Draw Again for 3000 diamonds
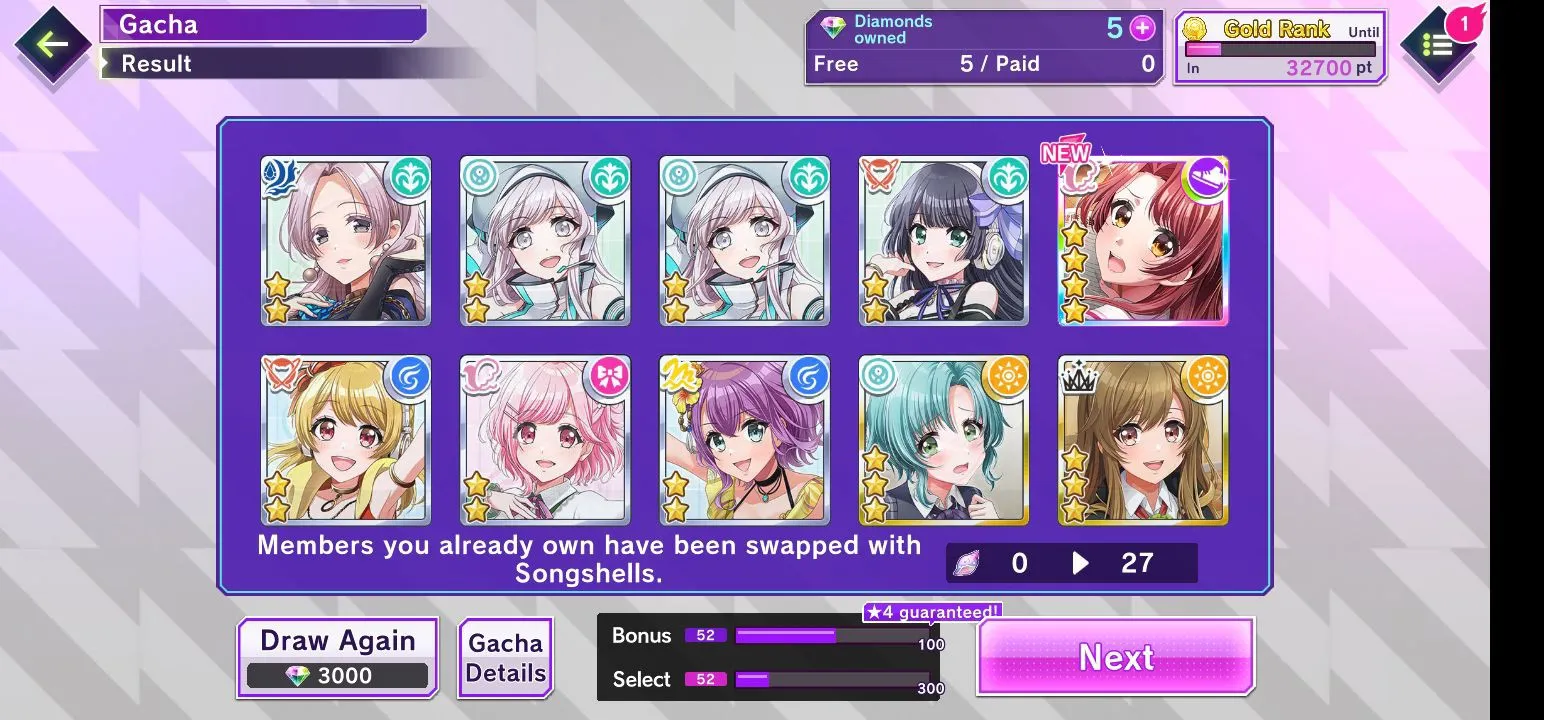Screen dimensions: 1544x720 [338, 657]
